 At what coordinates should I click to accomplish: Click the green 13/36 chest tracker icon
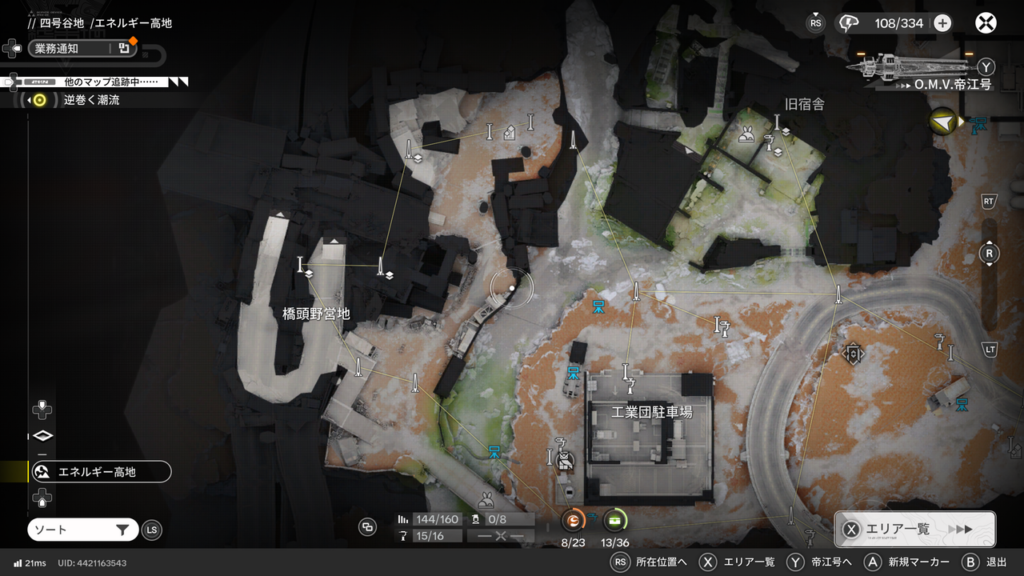615,520
